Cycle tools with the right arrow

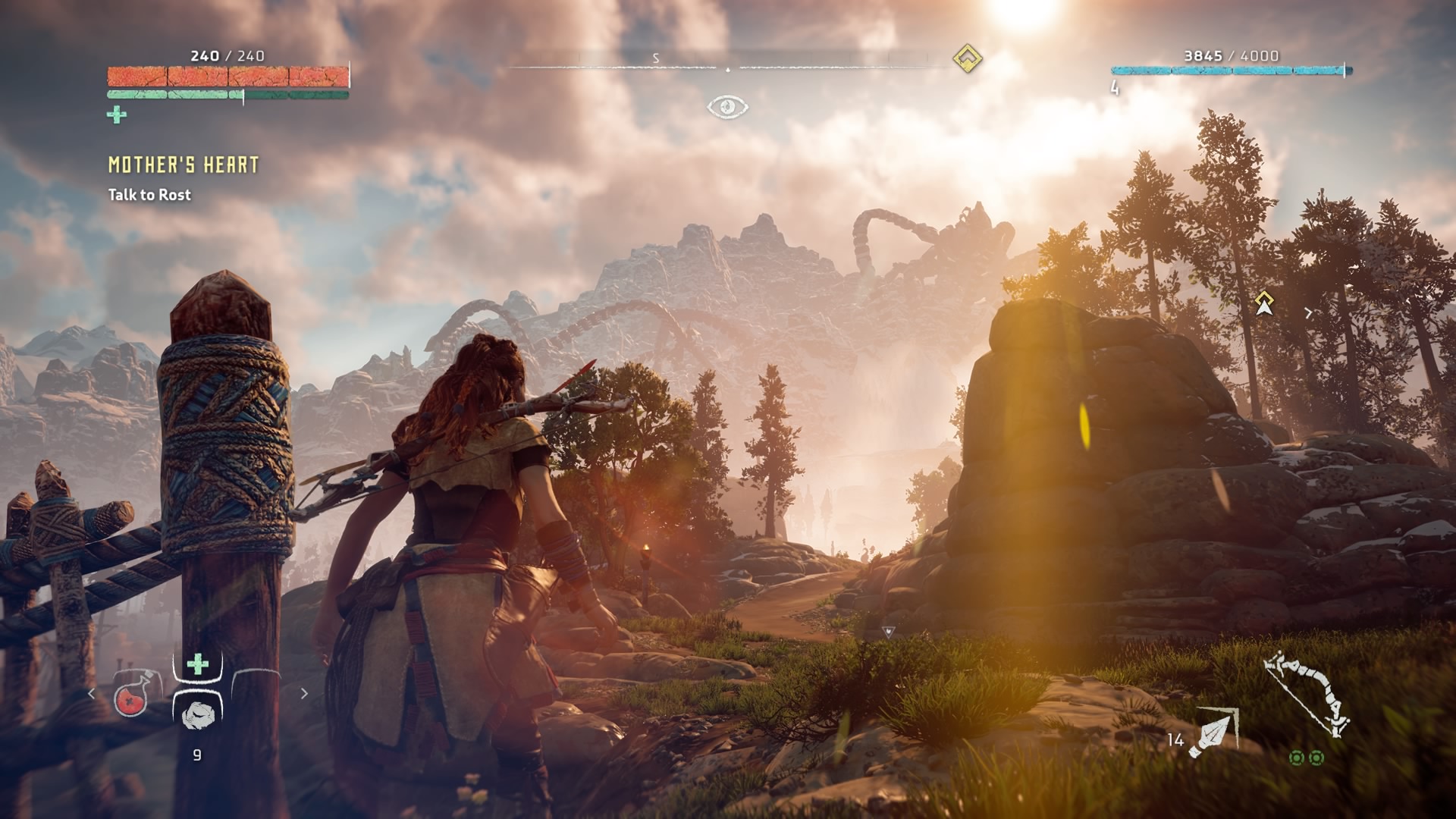click(x=304, y=693)
